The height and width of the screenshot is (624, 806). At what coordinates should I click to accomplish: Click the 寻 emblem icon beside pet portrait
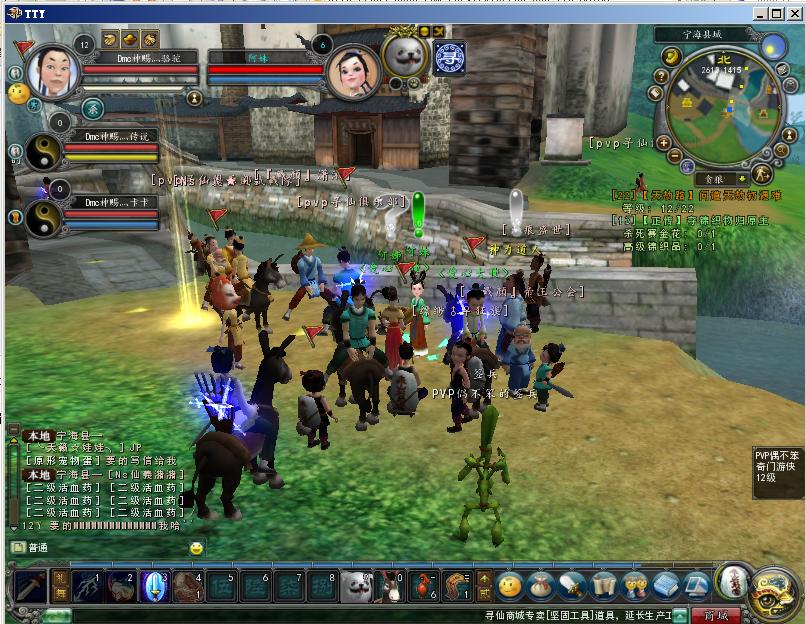point(450,58)
